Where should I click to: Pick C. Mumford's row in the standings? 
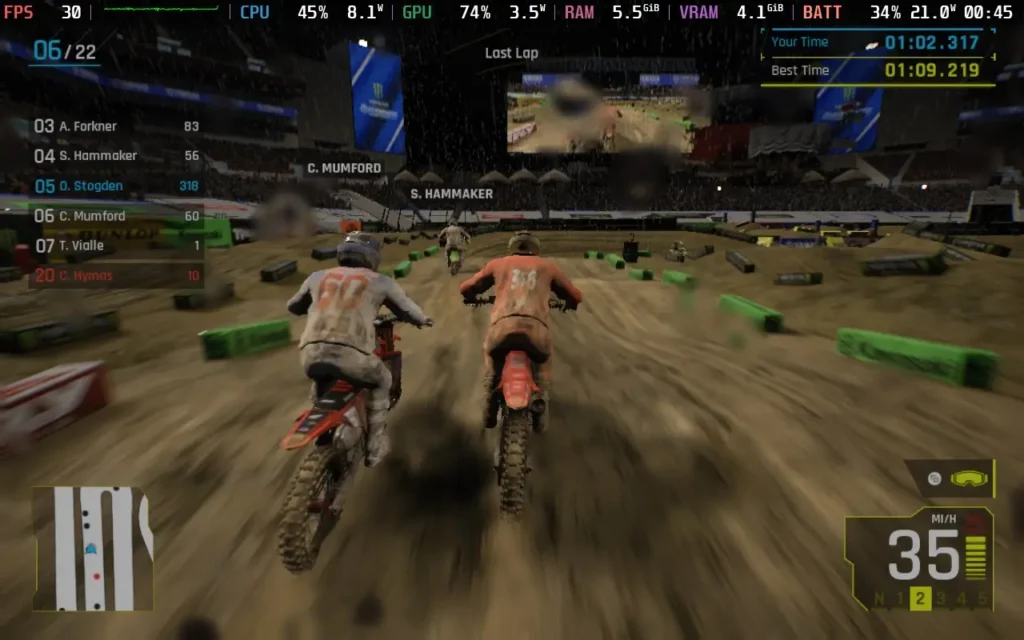tap(117, 216)
